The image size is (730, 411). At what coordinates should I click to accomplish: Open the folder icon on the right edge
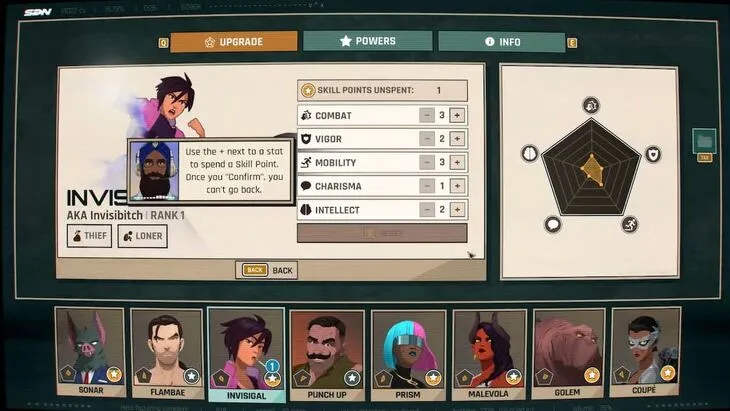(x=704, y=141)
